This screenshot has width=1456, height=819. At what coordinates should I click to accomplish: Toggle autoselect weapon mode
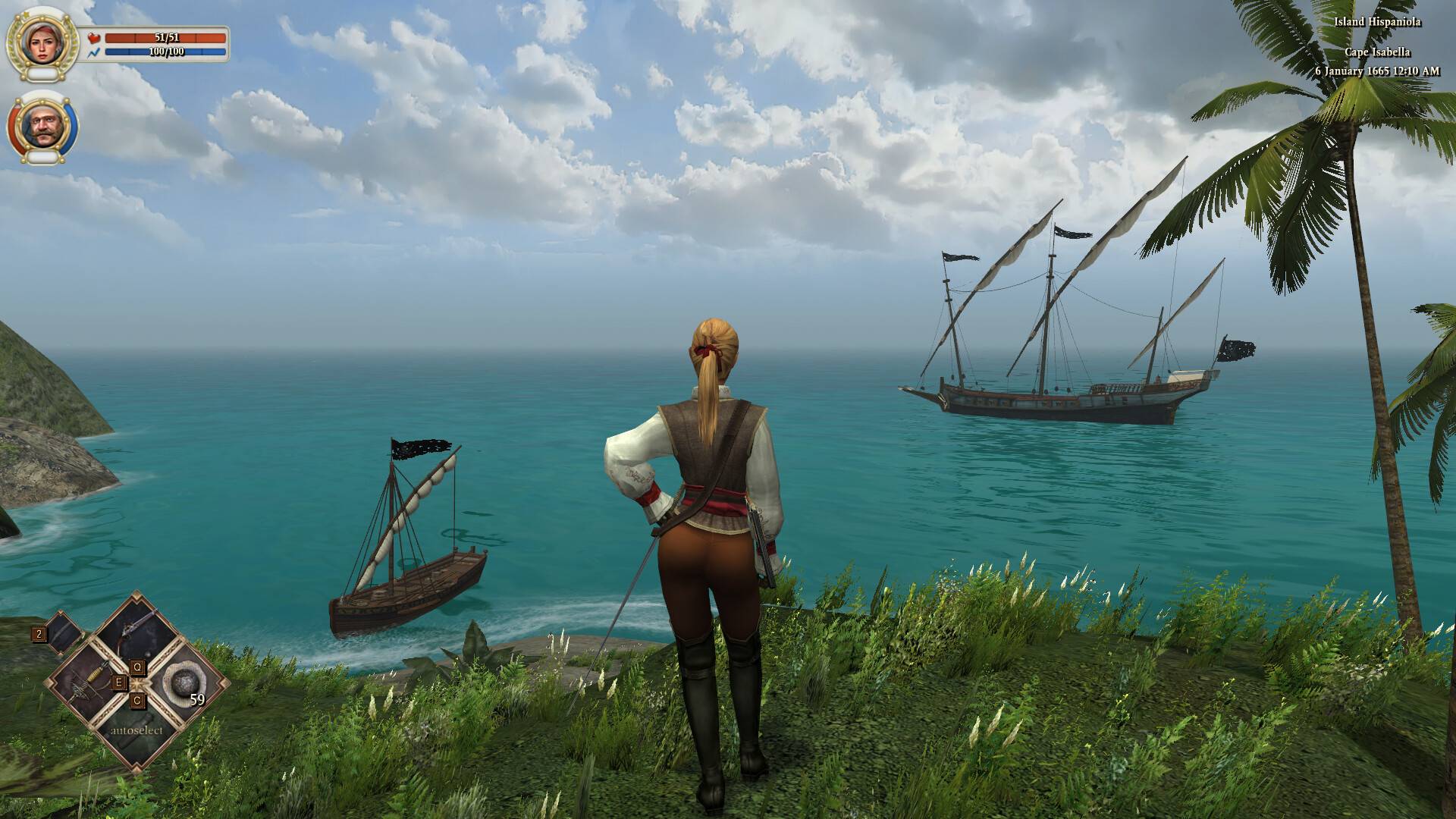click(x=136, y=730)
